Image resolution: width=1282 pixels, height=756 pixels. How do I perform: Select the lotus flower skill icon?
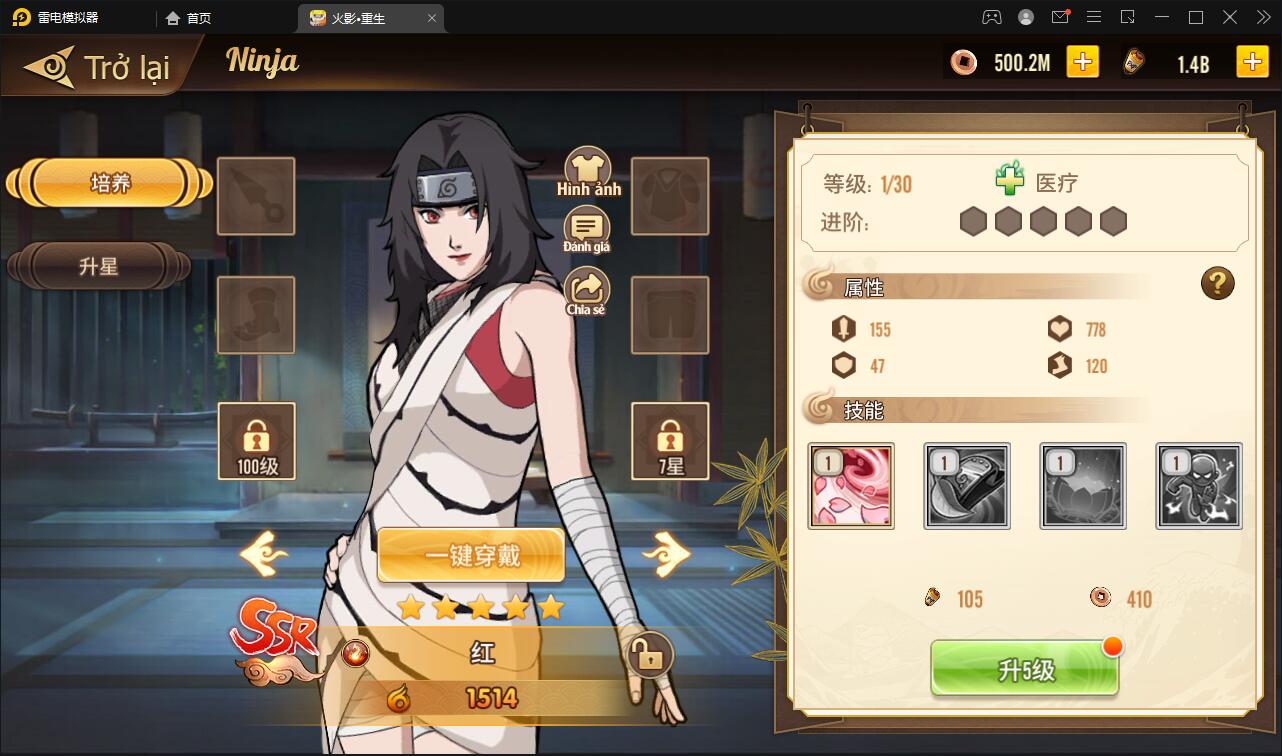click(x=1083, y=486)
